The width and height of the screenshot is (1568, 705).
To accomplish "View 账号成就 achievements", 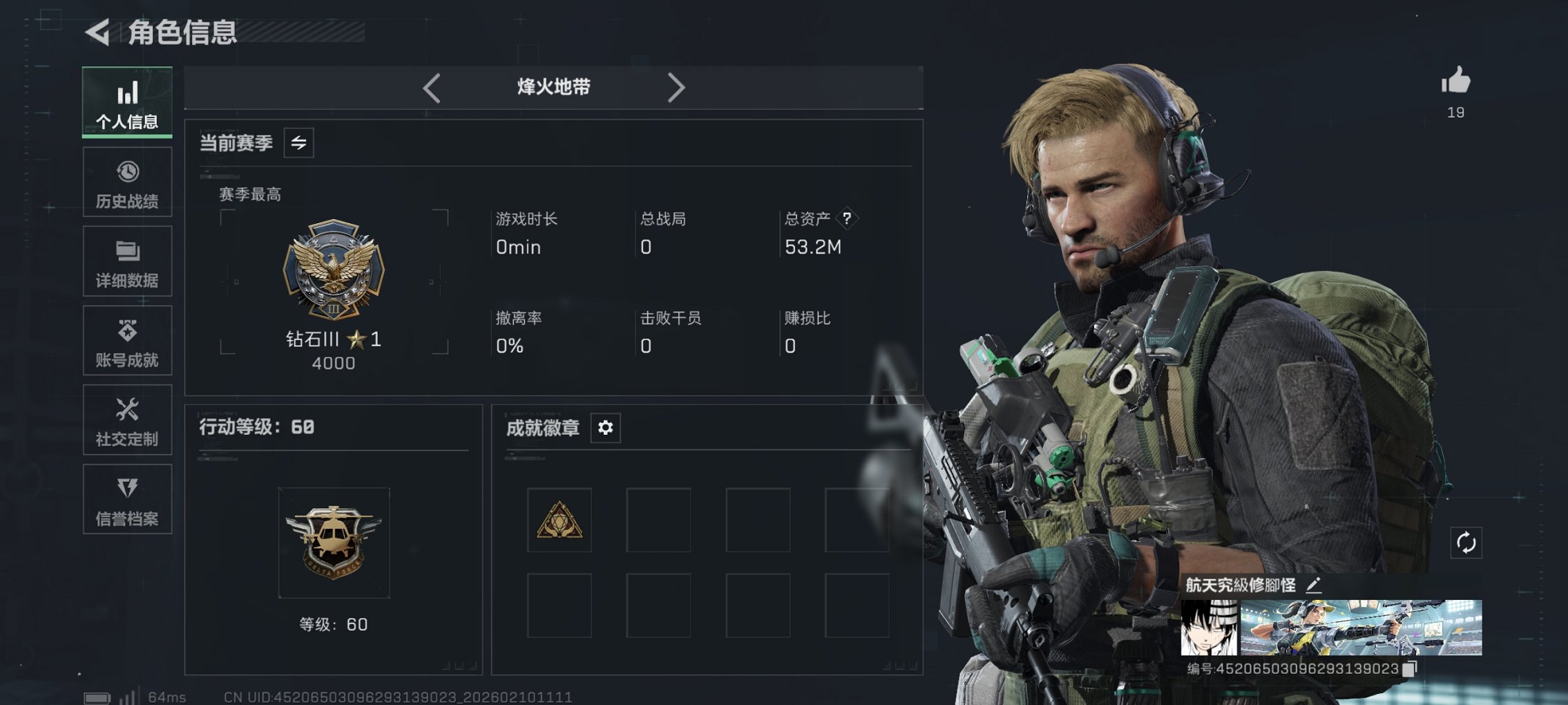I will [126, 340].
